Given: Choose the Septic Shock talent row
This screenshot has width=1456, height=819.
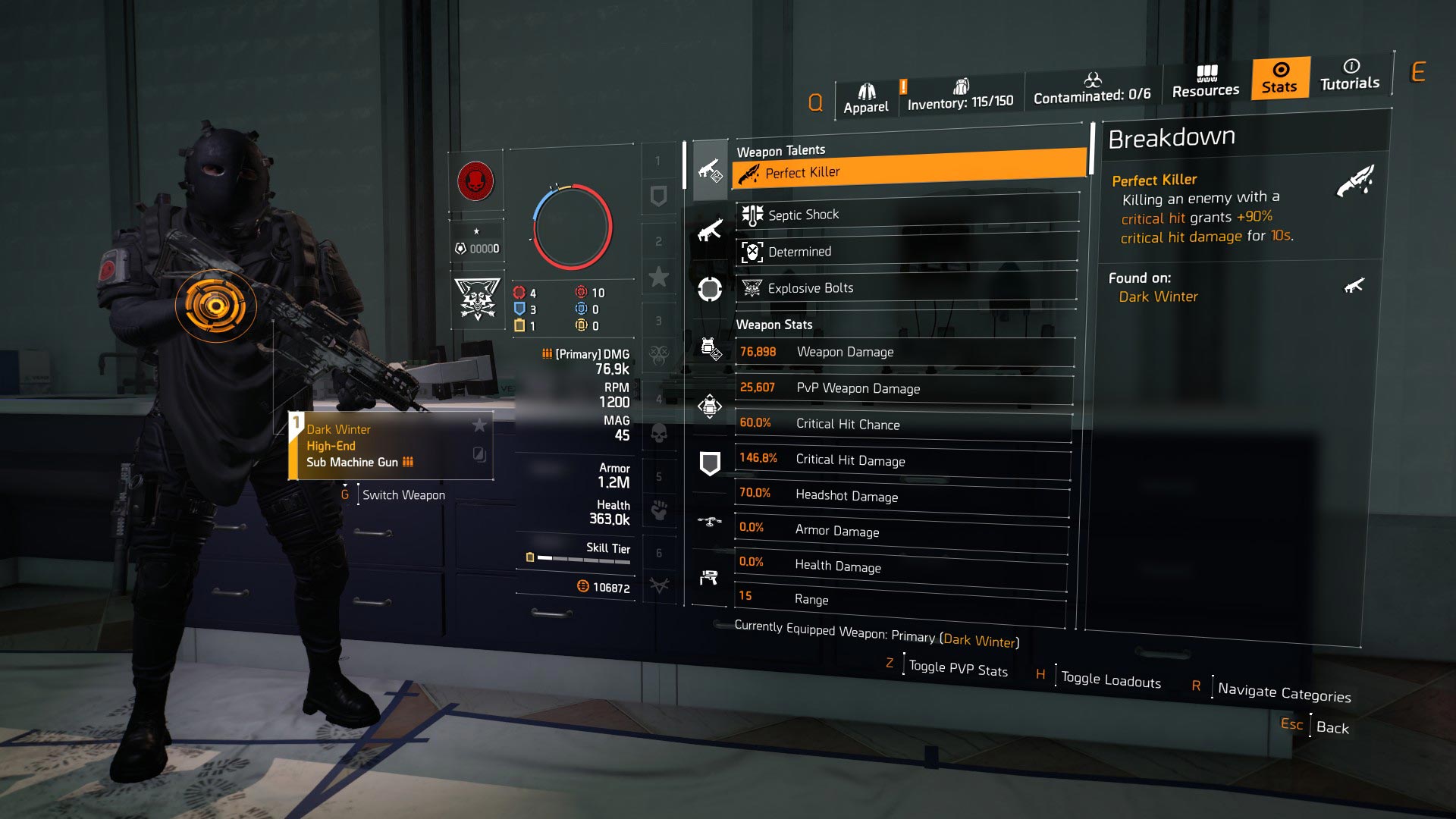Looking at the screenshot, I should 906,215.
